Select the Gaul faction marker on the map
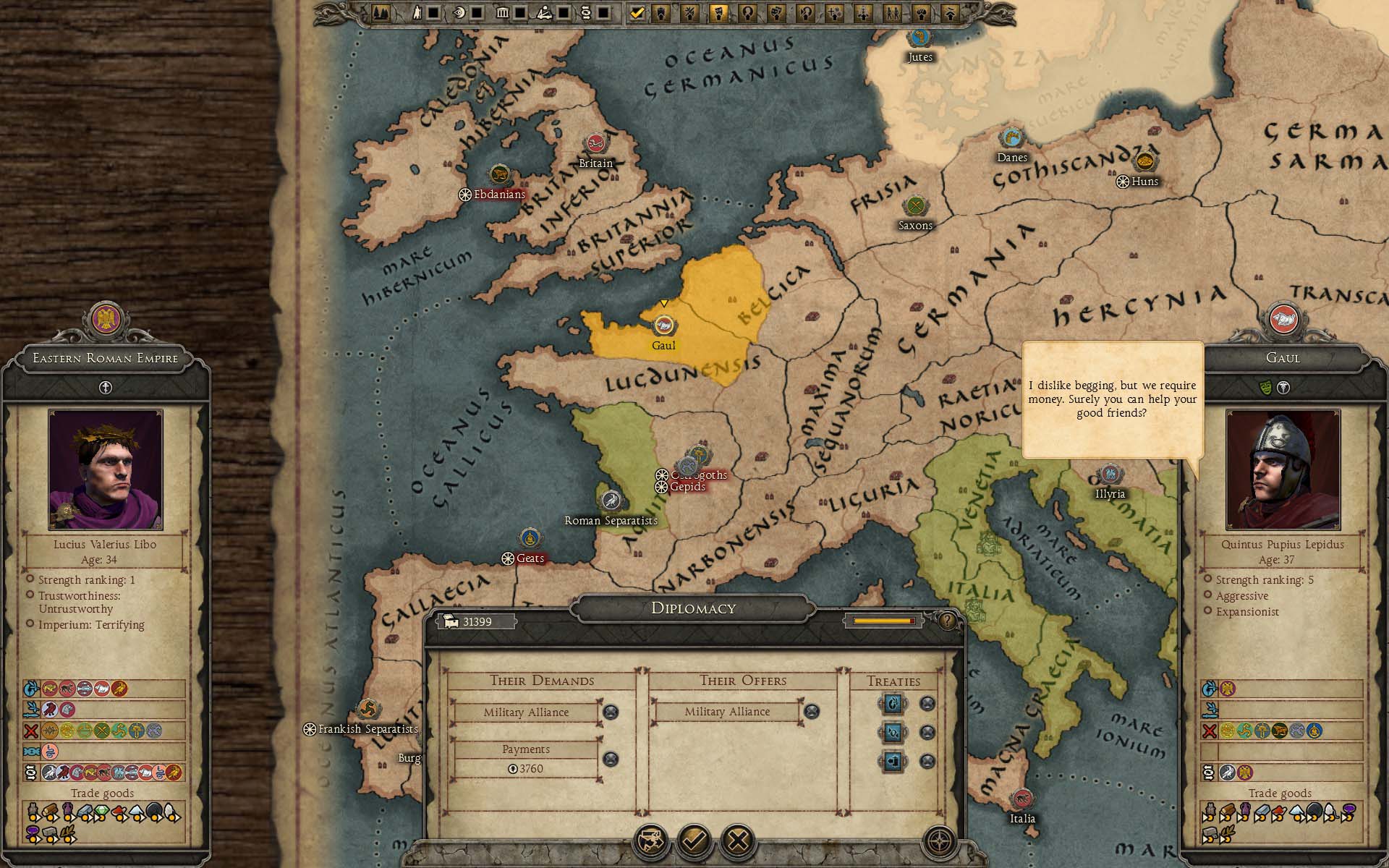 click(663, 326)
